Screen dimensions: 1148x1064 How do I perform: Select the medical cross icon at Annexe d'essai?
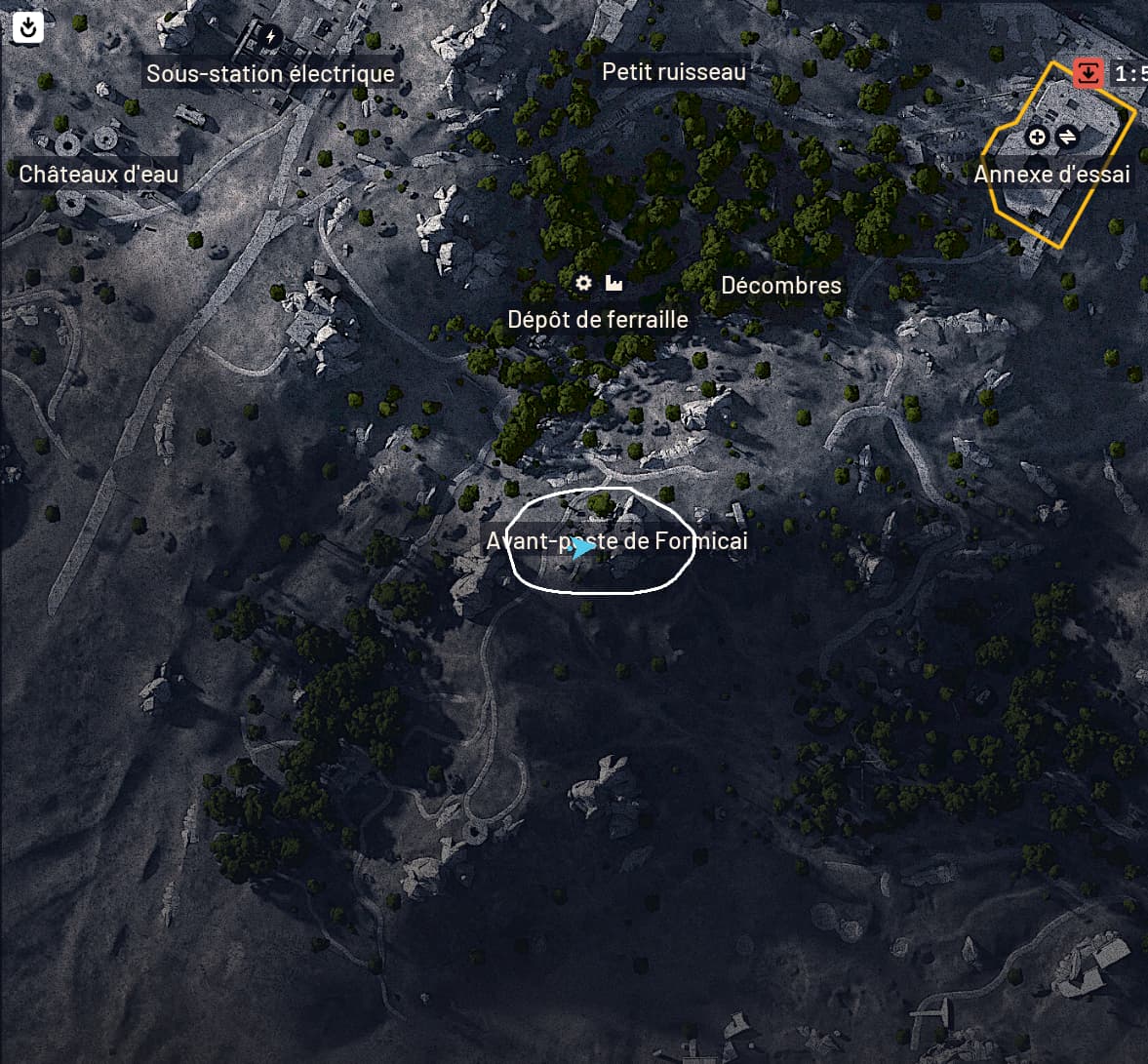click(x=1037, y=138)
